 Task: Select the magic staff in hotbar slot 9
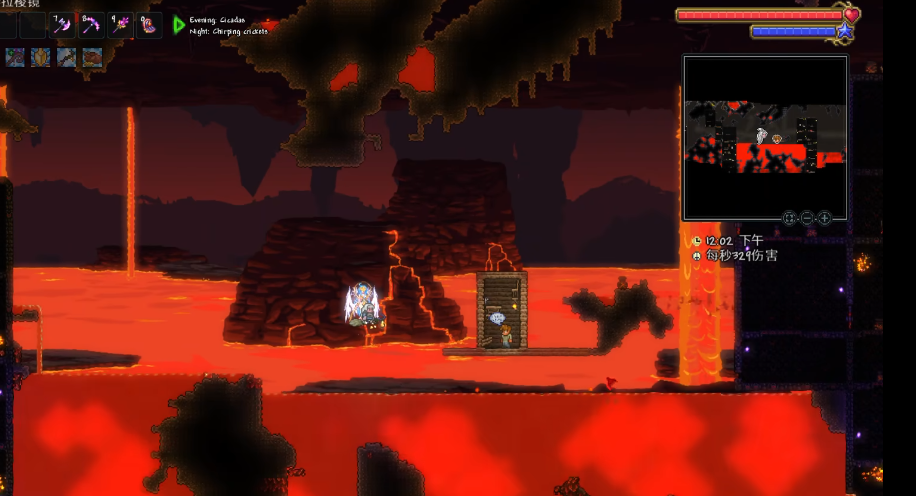pos(120,24)
